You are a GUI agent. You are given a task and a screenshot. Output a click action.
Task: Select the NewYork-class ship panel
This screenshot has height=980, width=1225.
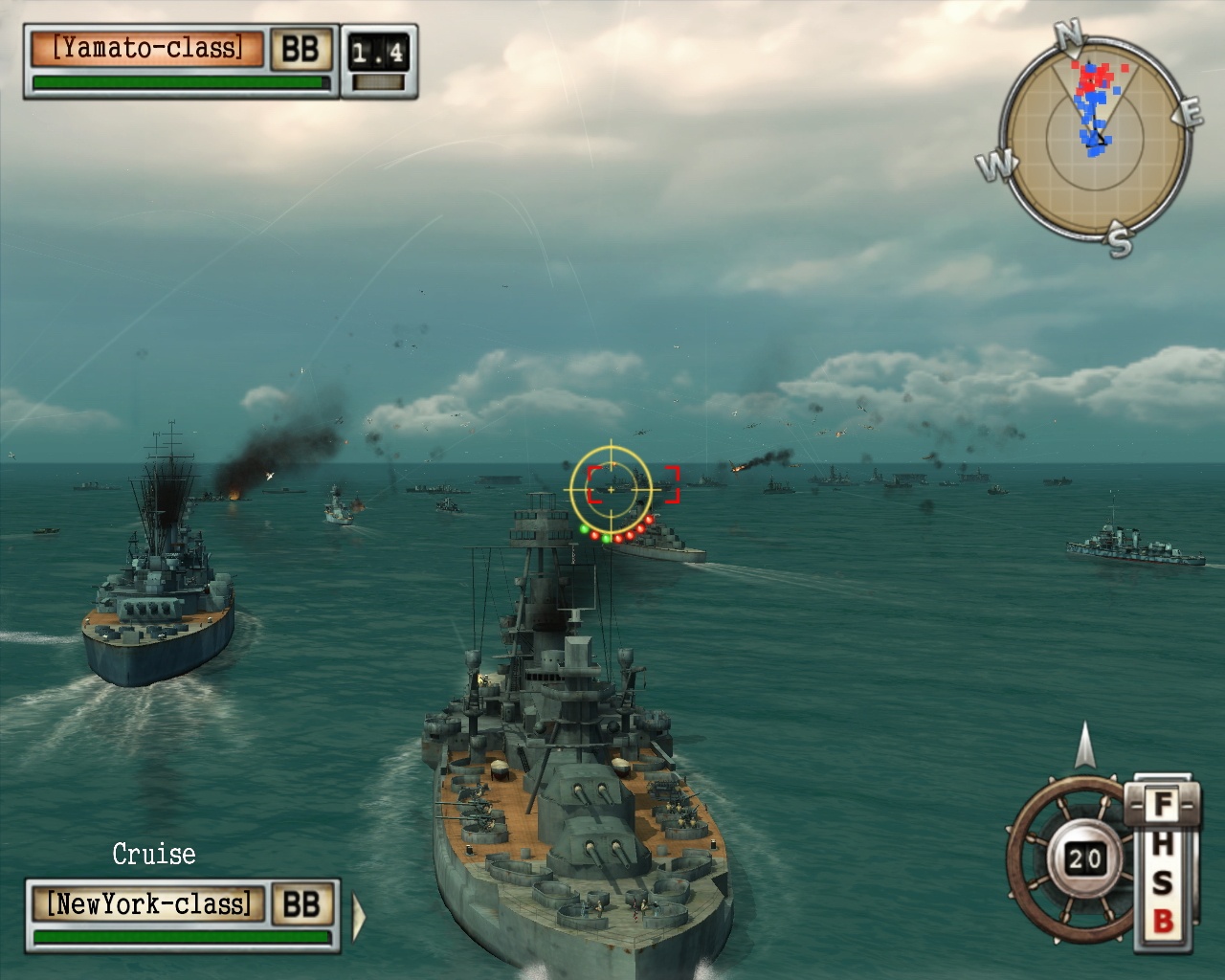(149, 904)
